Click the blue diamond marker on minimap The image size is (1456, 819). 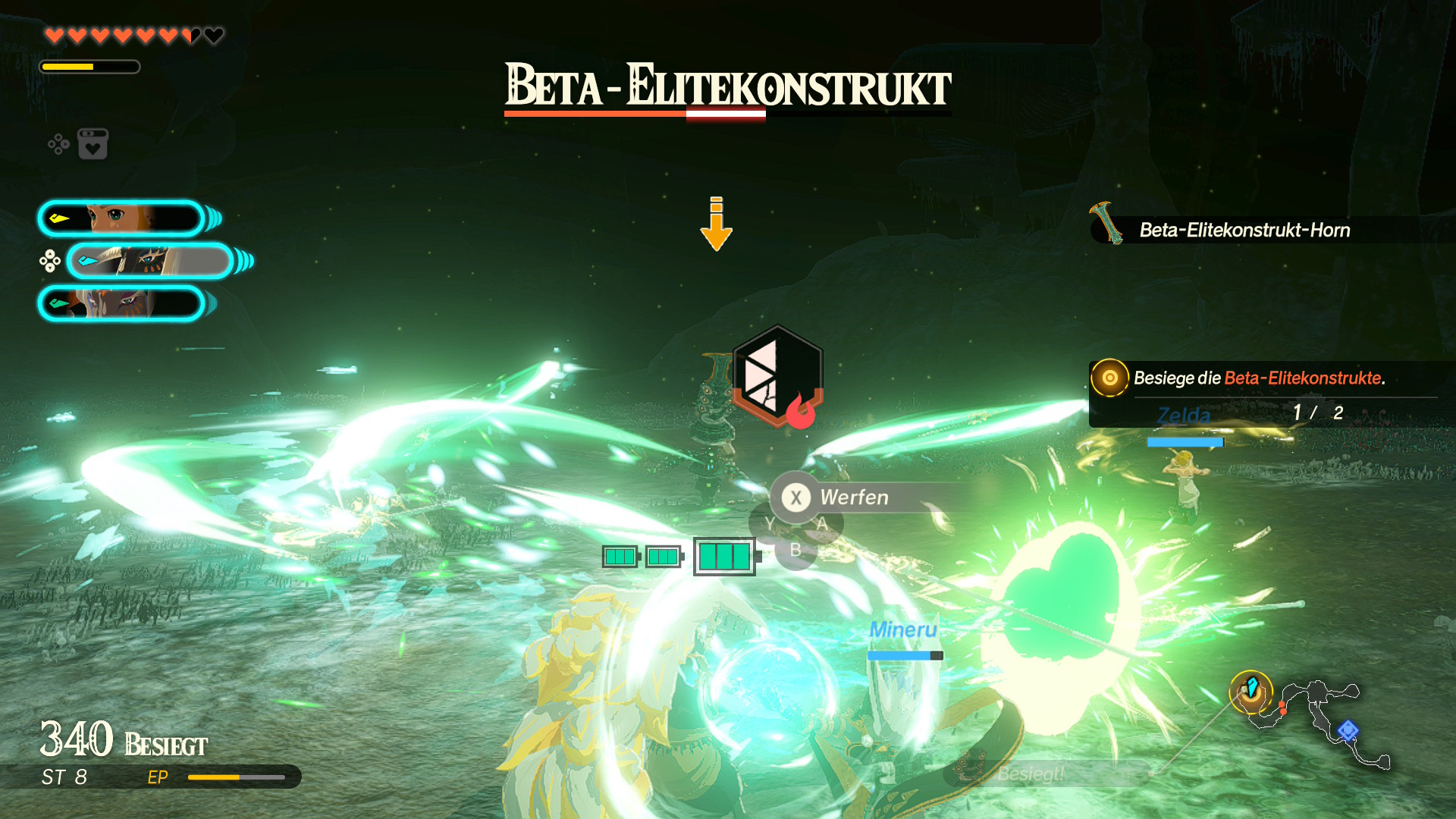(x=1348, y=730)
